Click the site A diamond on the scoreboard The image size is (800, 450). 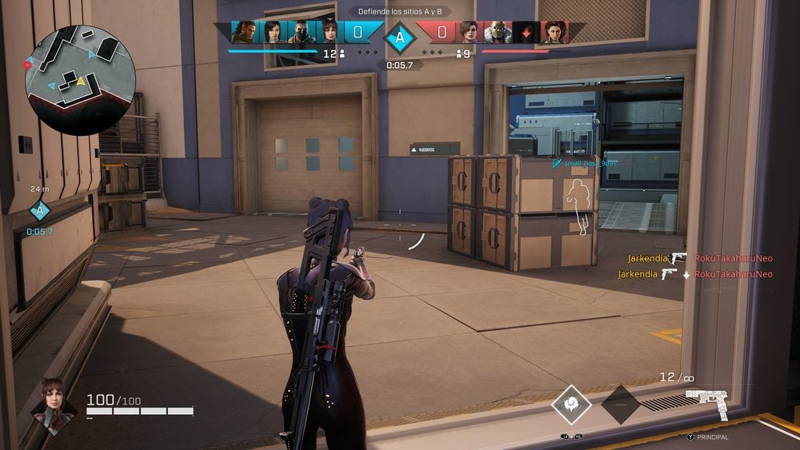point(400,39)
